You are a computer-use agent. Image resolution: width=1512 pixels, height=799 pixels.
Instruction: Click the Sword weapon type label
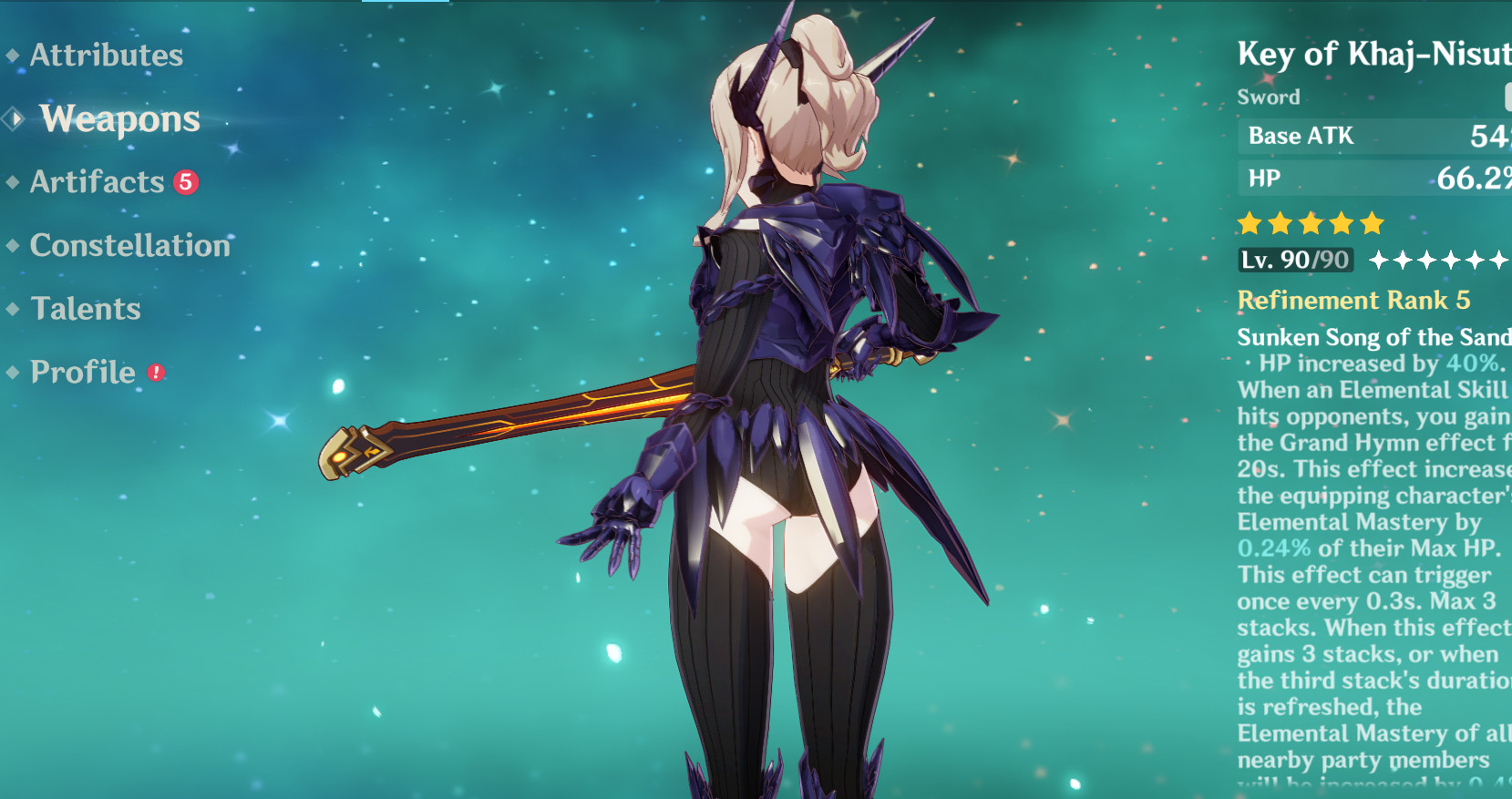1269,97
